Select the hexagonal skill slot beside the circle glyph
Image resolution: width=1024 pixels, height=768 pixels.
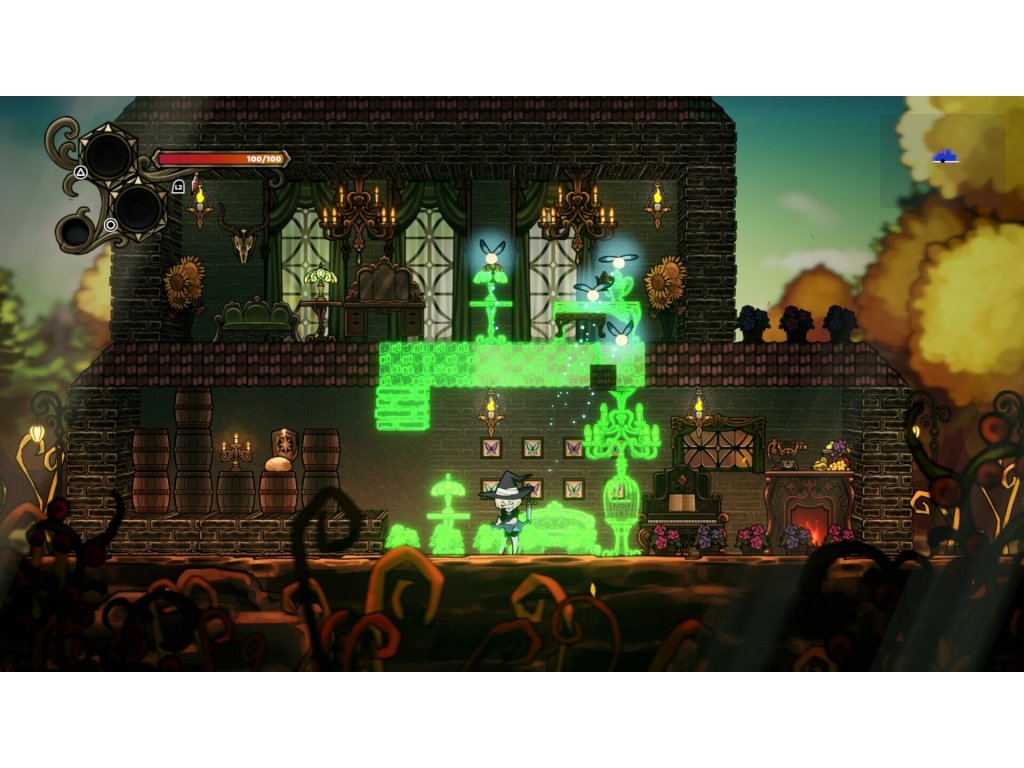pyautogui.click(x=139, y=208)
